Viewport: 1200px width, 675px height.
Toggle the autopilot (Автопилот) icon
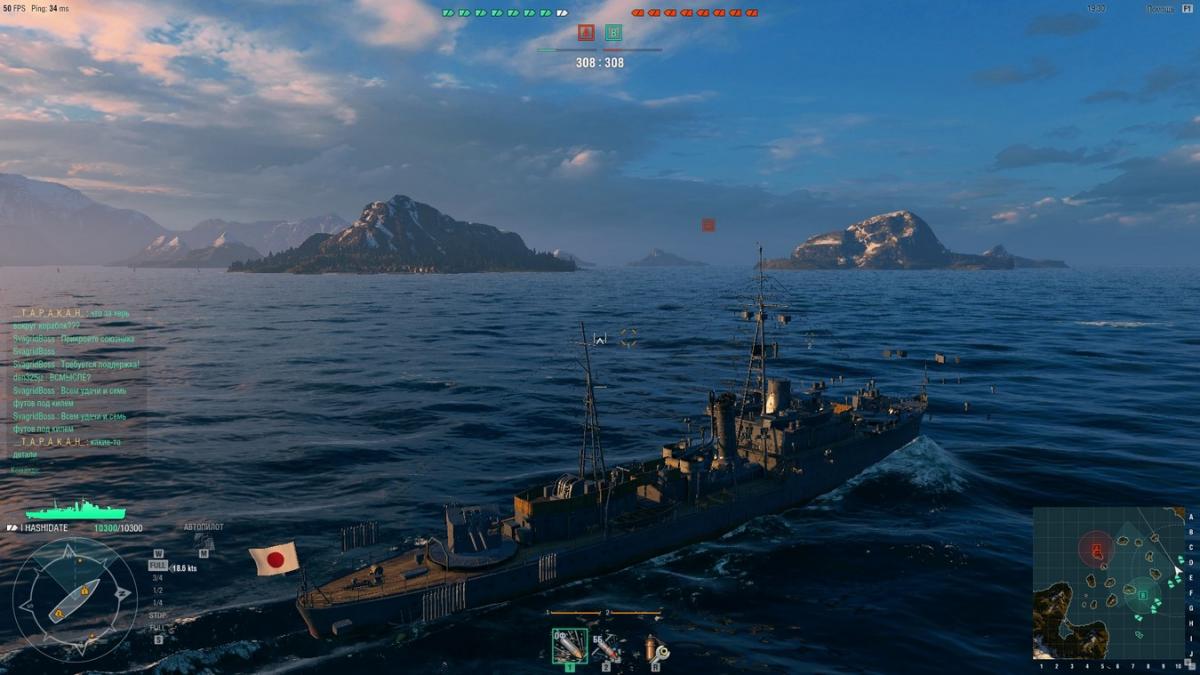click(204, 542)
